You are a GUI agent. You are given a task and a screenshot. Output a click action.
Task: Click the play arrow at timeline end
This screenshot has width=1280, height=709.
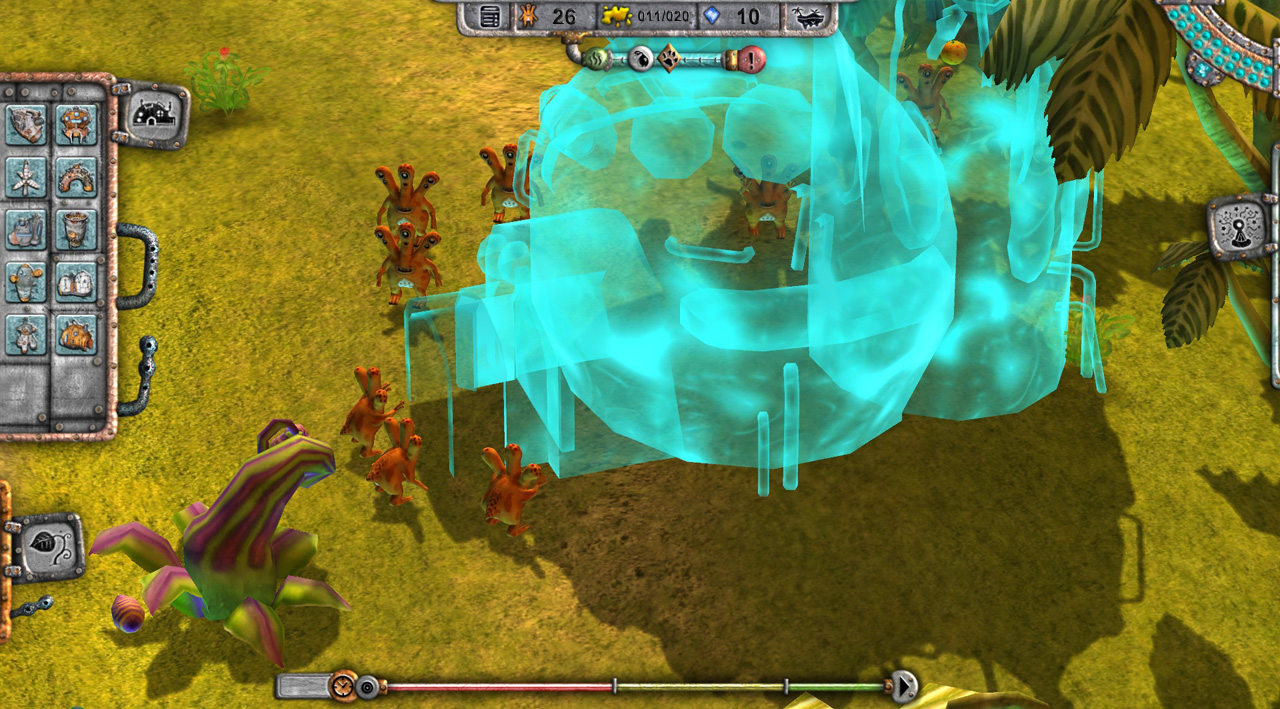(x=904, y=686)
